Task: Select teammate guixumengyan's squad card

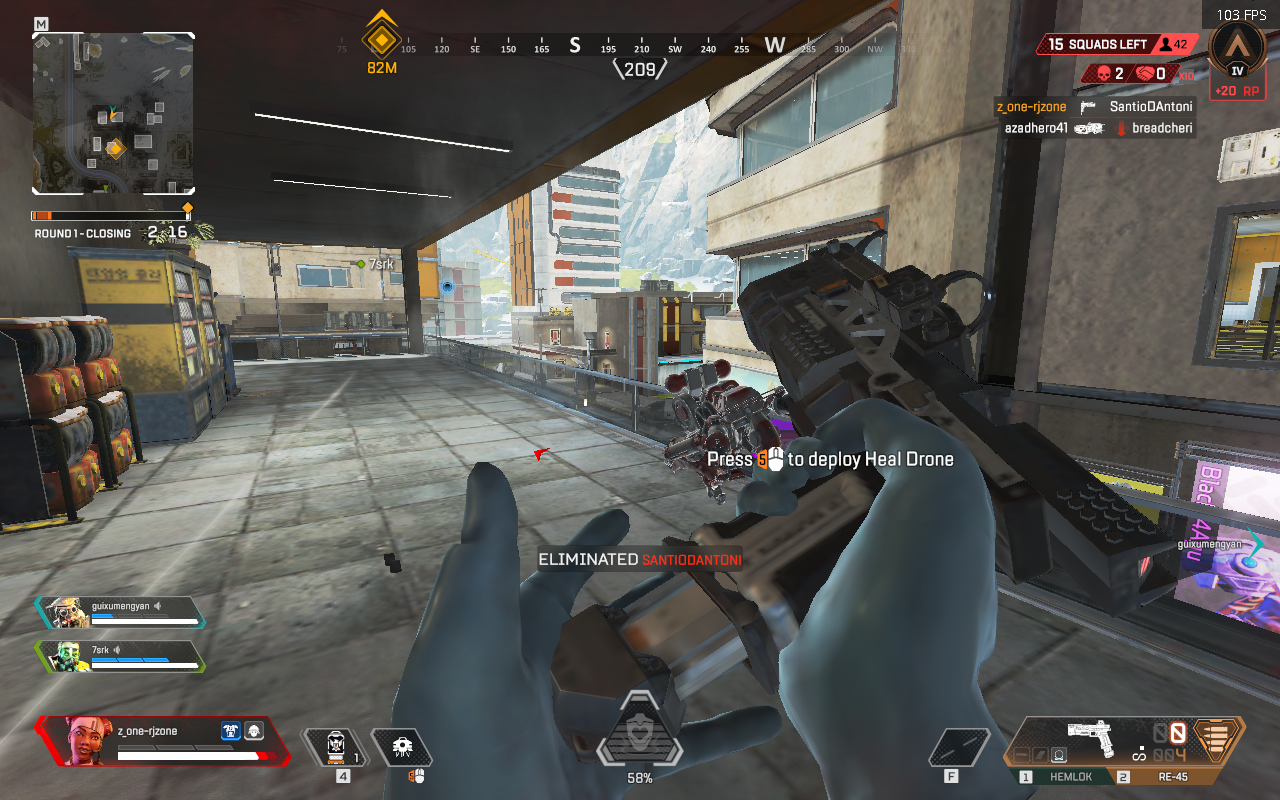Action: pos(120,612)
